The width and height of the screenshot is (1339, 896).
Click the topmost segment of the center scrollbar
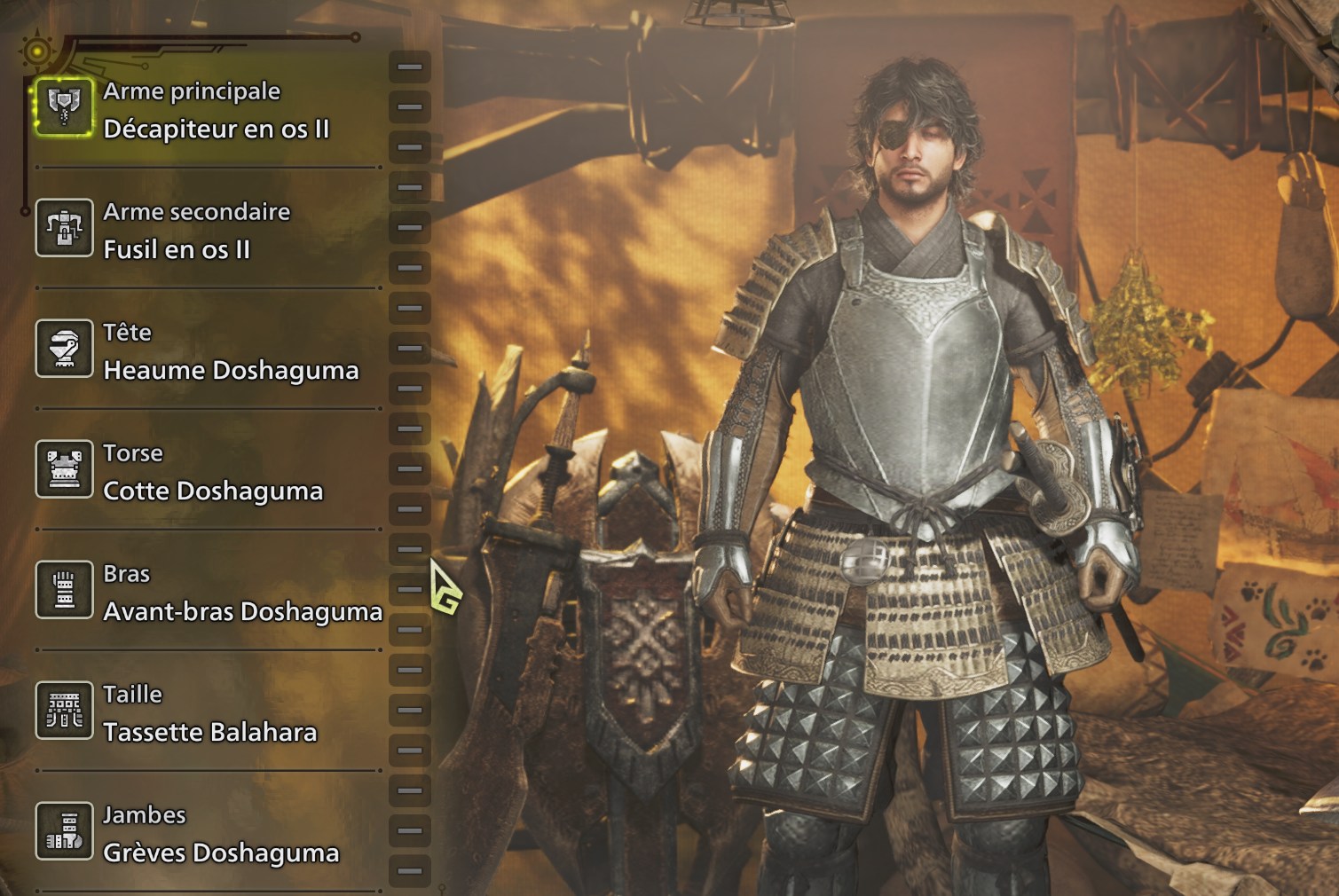(x=409, y=65)
